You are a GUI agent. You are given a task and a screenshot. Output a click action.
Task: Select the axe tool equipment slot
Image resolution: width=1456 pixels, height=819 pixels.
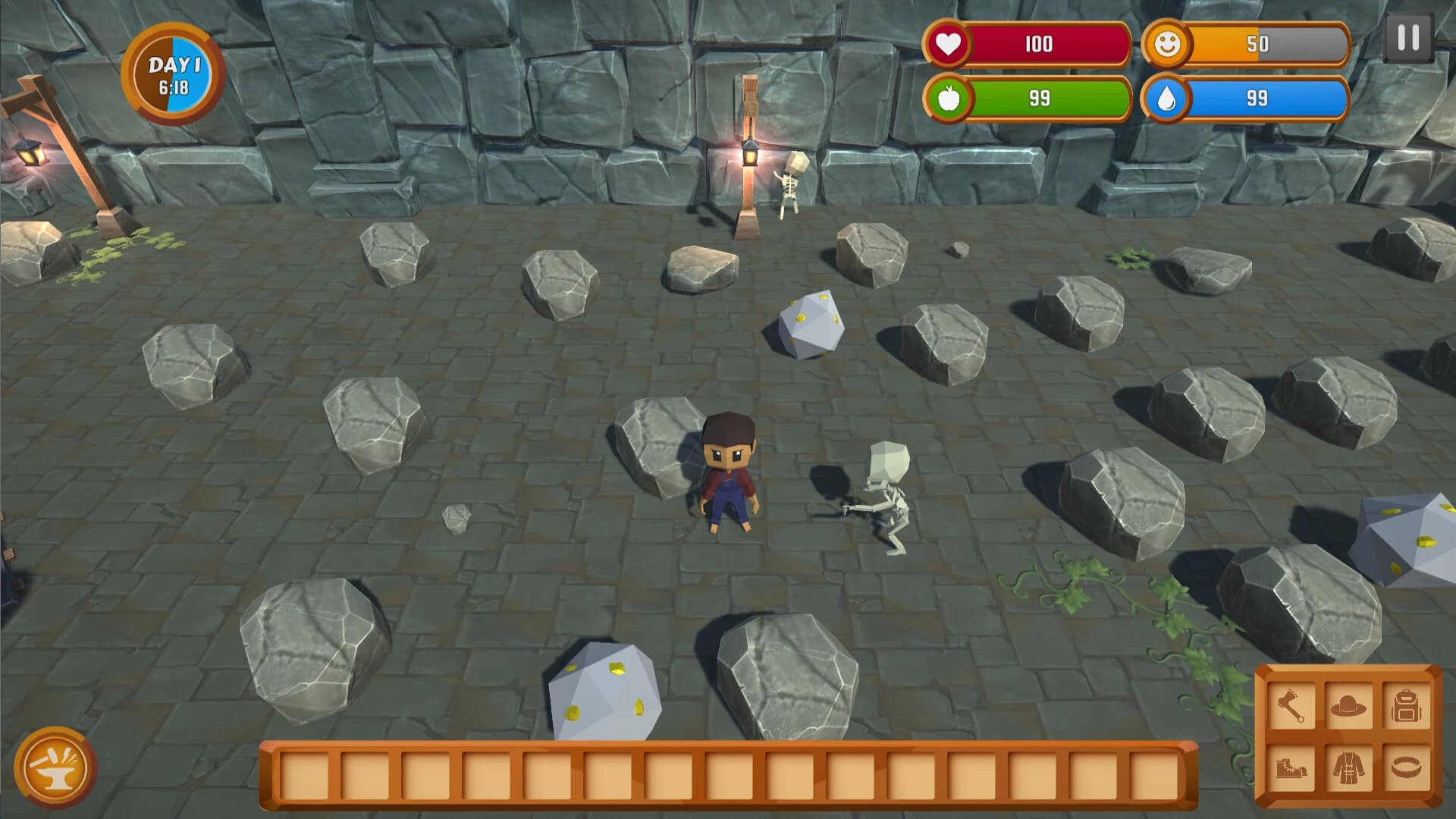[1291, 706]
